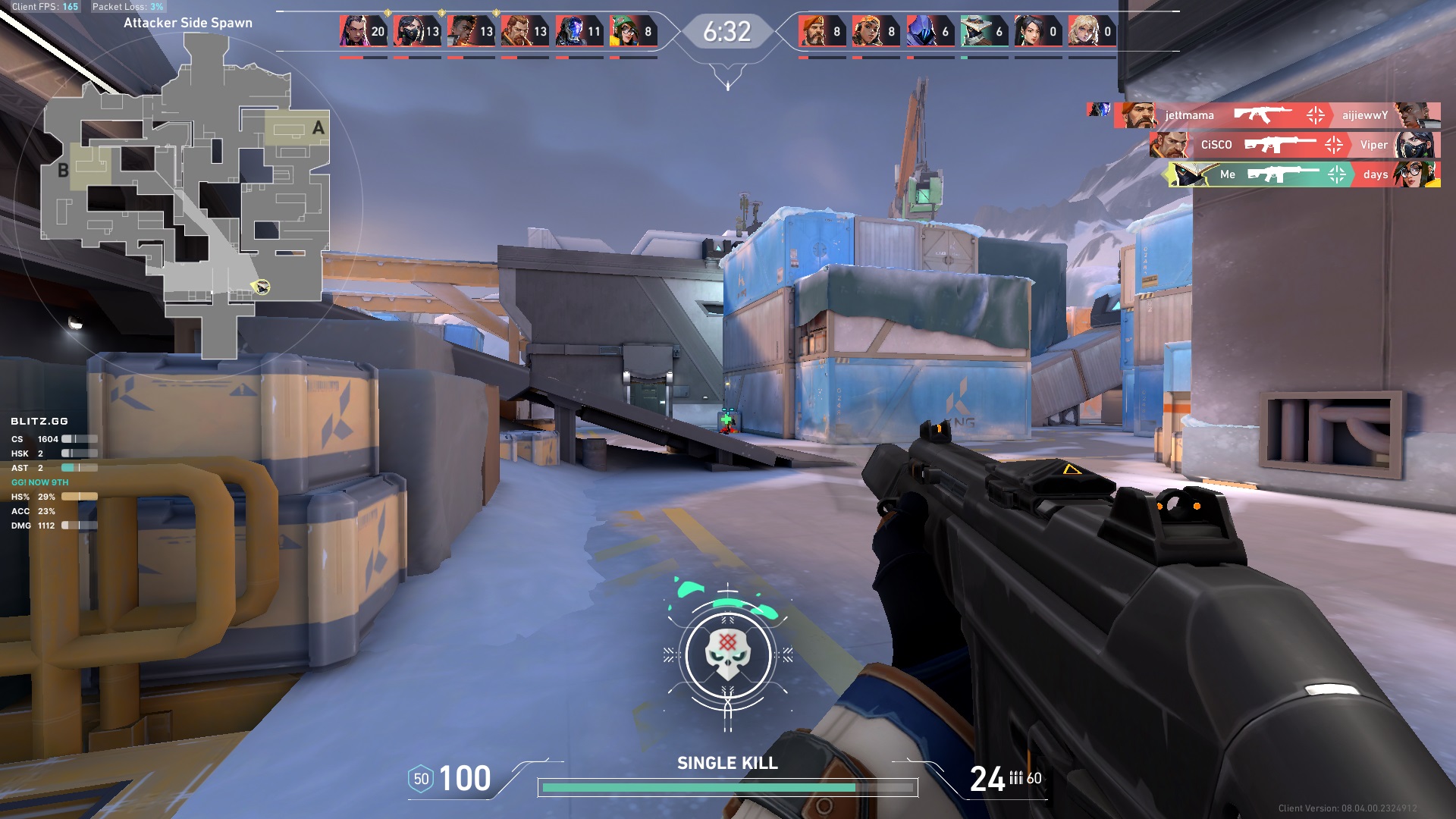Click the shield icon next to 100 health
Image resolution: width=1456 pixels, height=819 pixels.
(x=420, y=777)
